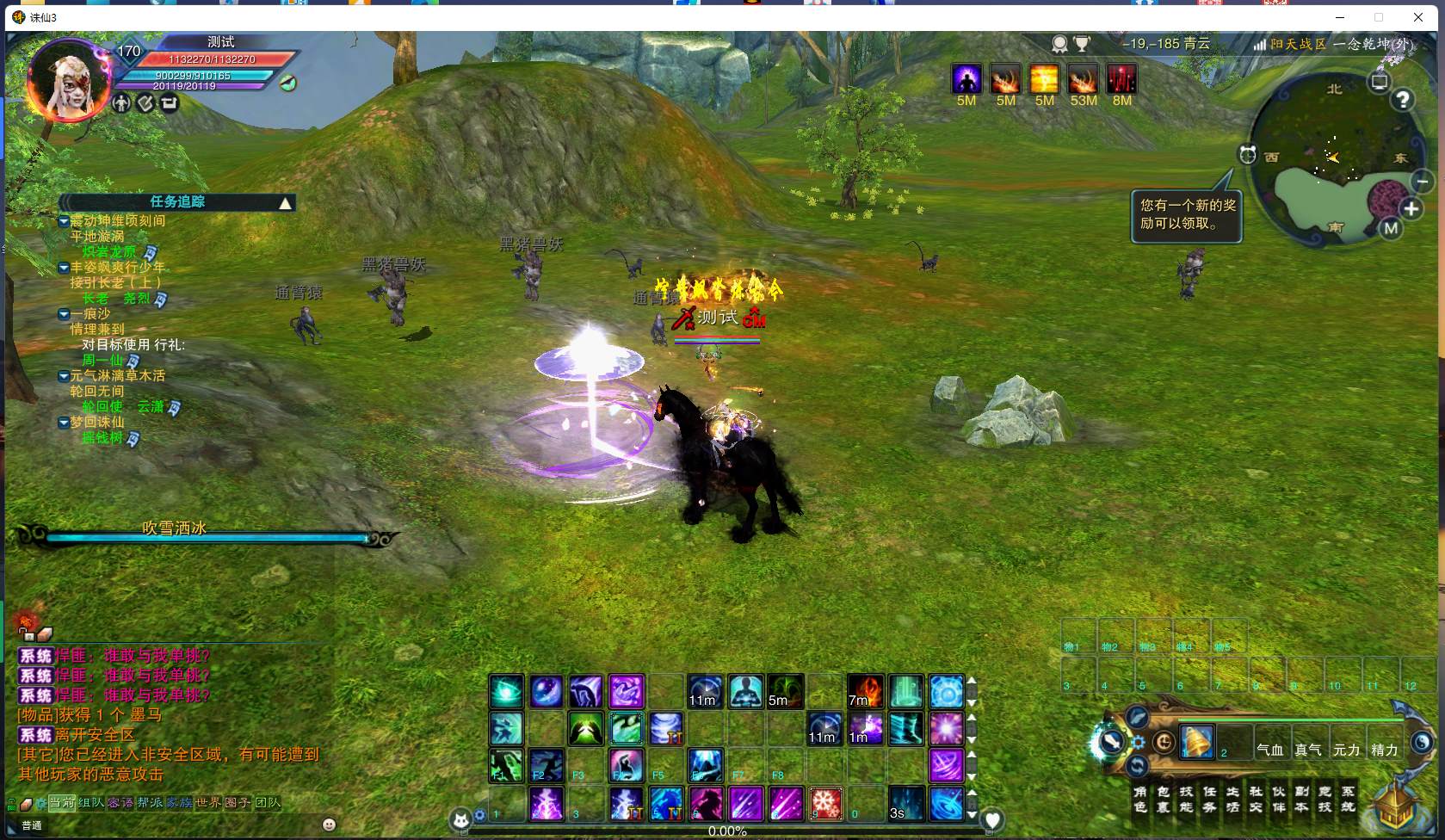1445x840 pixels.
Task: Select the 组队 chat tab
Action: tap(91, 803)
